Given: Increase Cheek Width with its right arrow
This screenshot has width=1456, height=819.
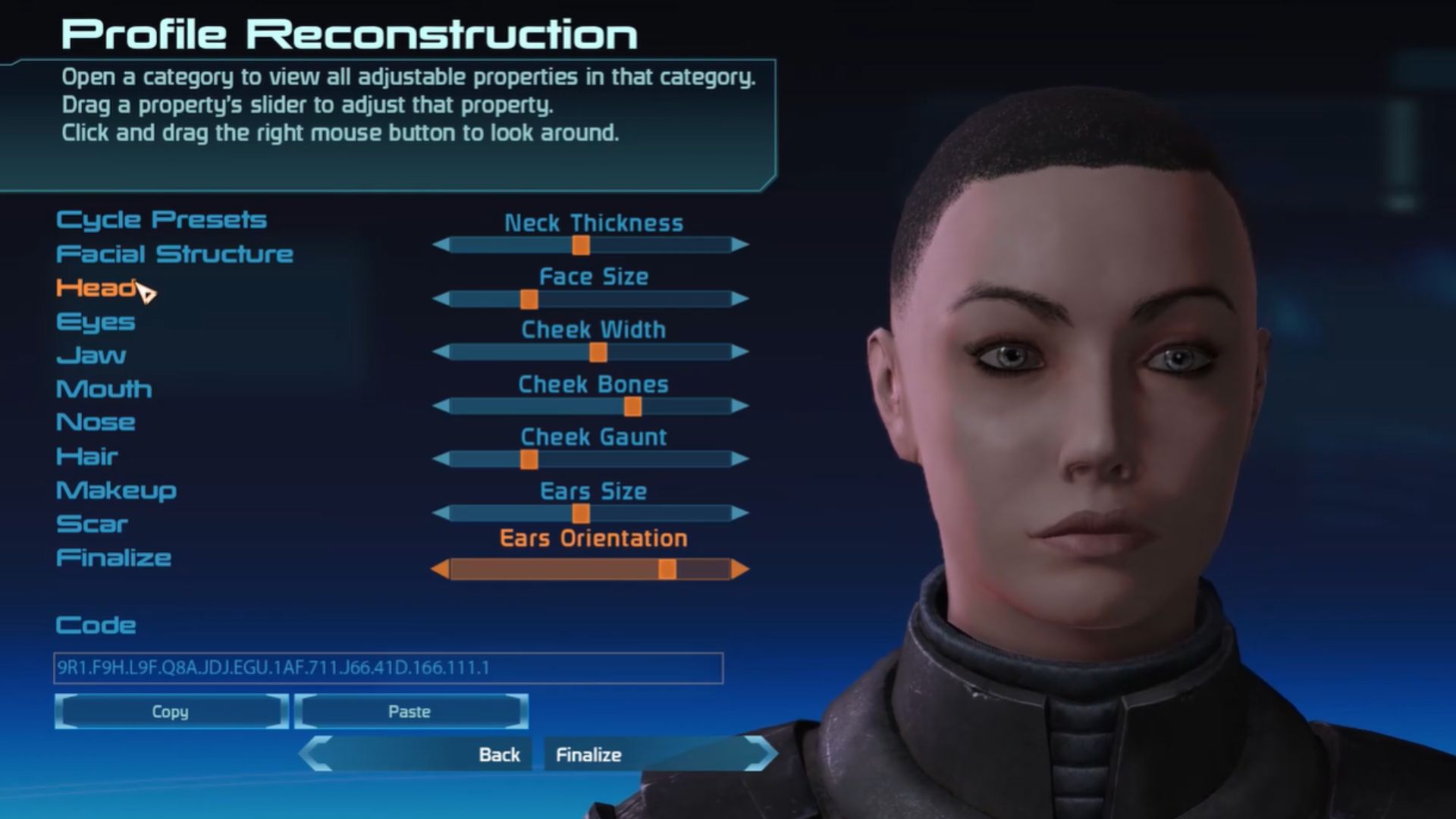Looking at the screenshot, I should coord(740,352).
